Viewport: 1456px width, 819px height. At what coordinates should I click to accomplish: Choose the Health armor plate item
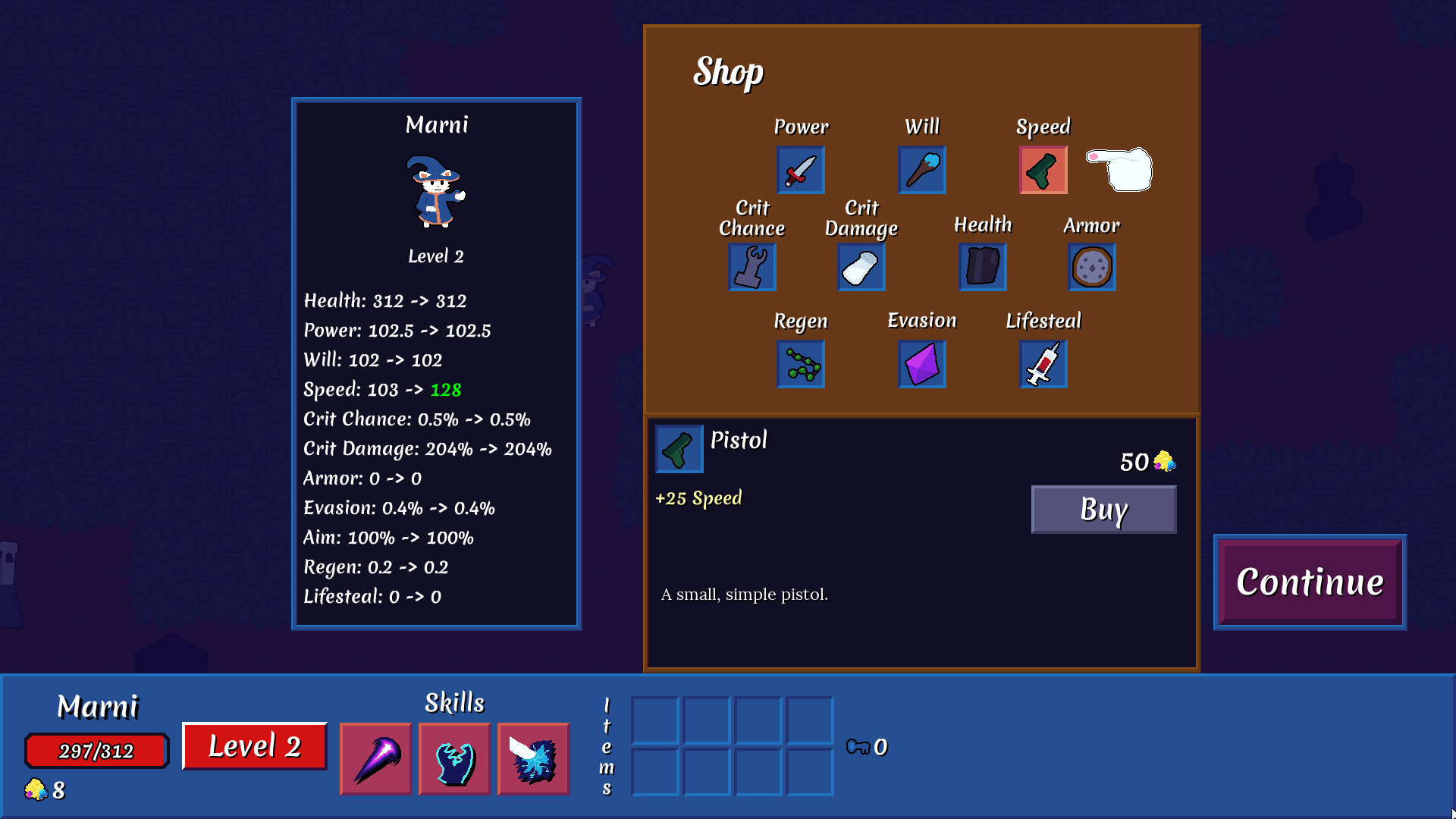[x=982, y=267]
